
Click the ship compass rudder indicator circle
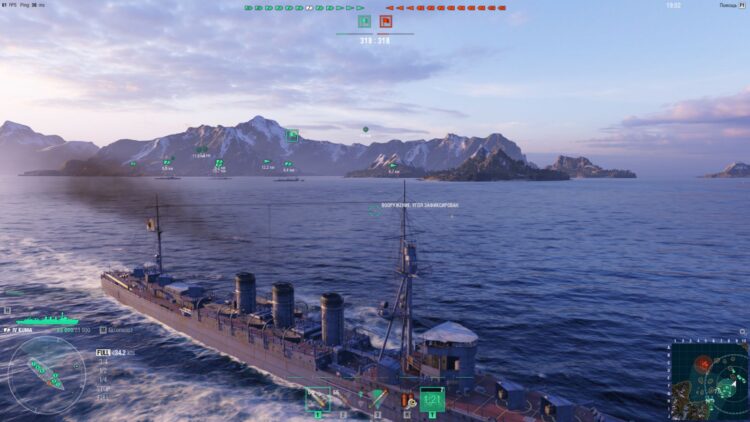pyautogui.click(x=46, y=375)
